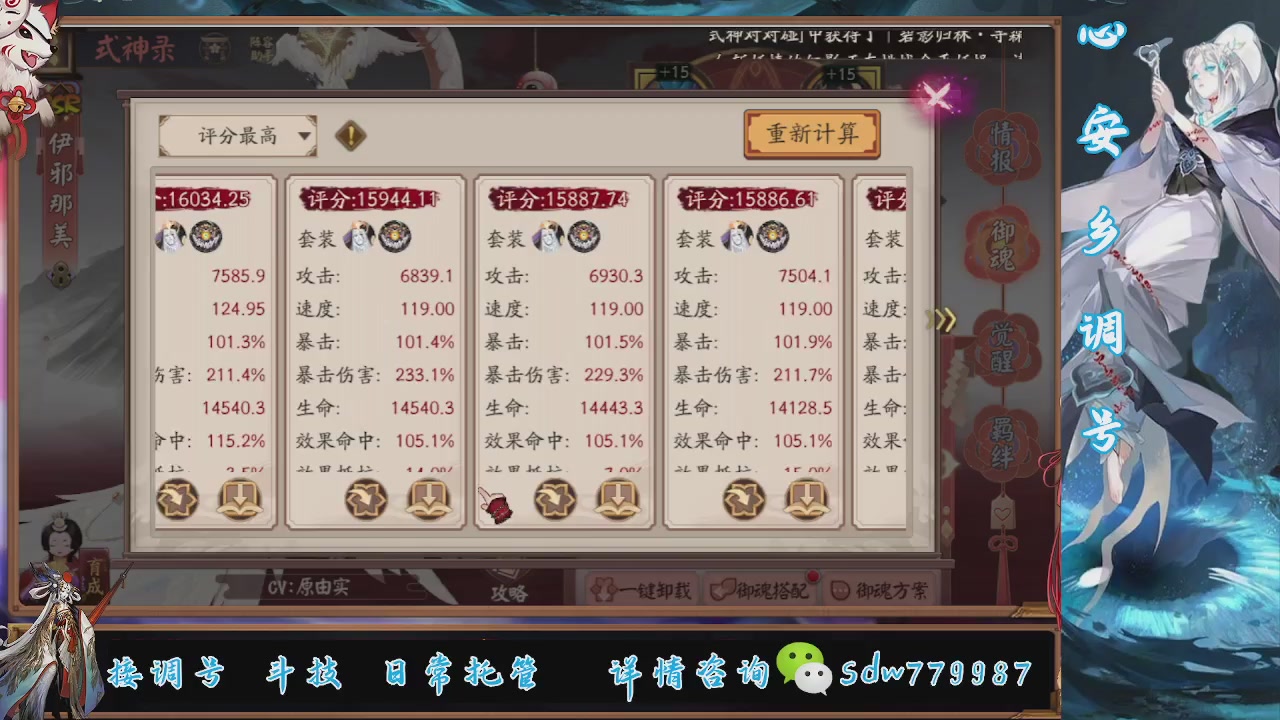Click the equip icon on the 评分:15887 card

coord(556,498)
